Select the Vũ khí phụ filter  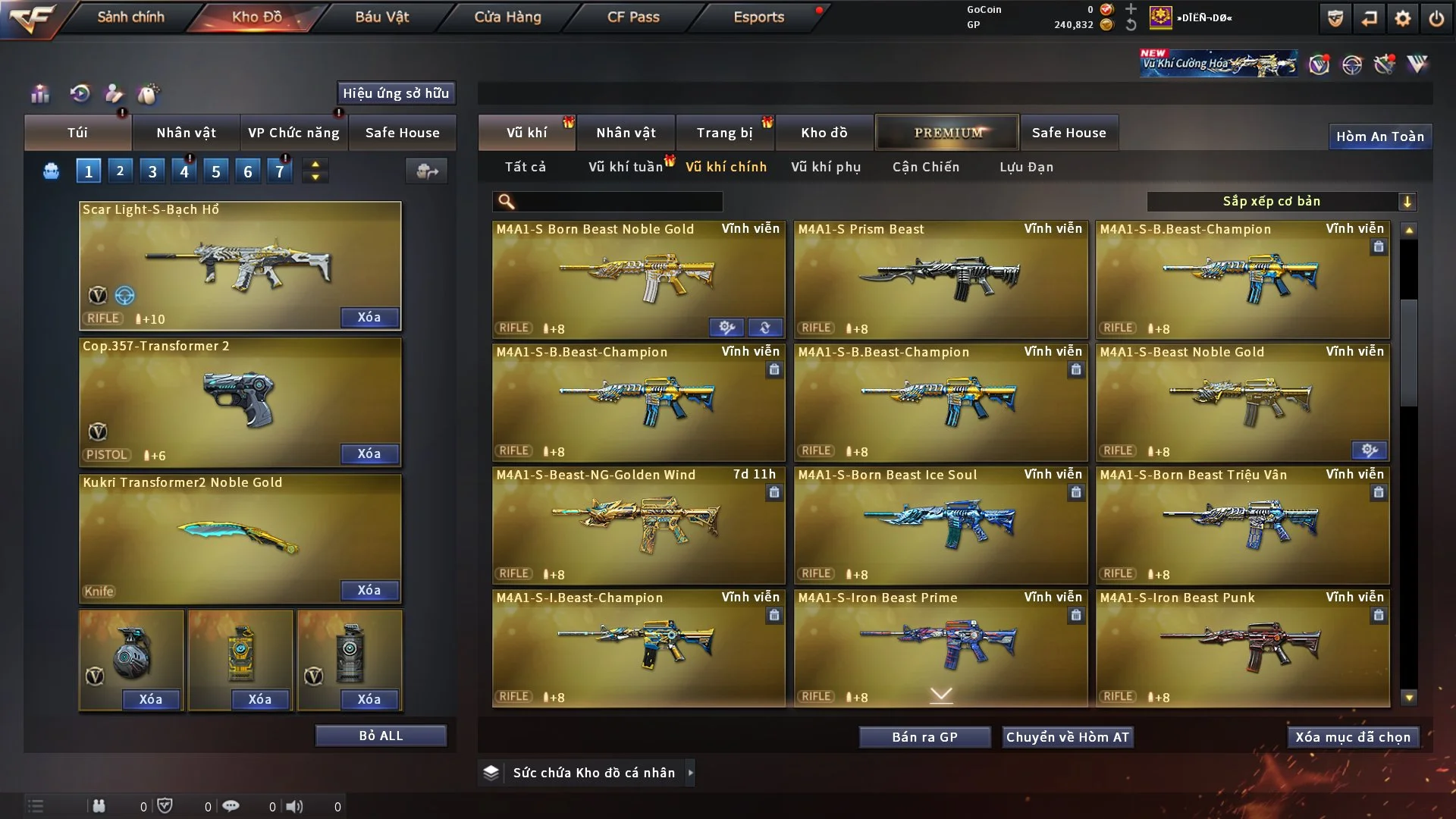pos(826,167)
